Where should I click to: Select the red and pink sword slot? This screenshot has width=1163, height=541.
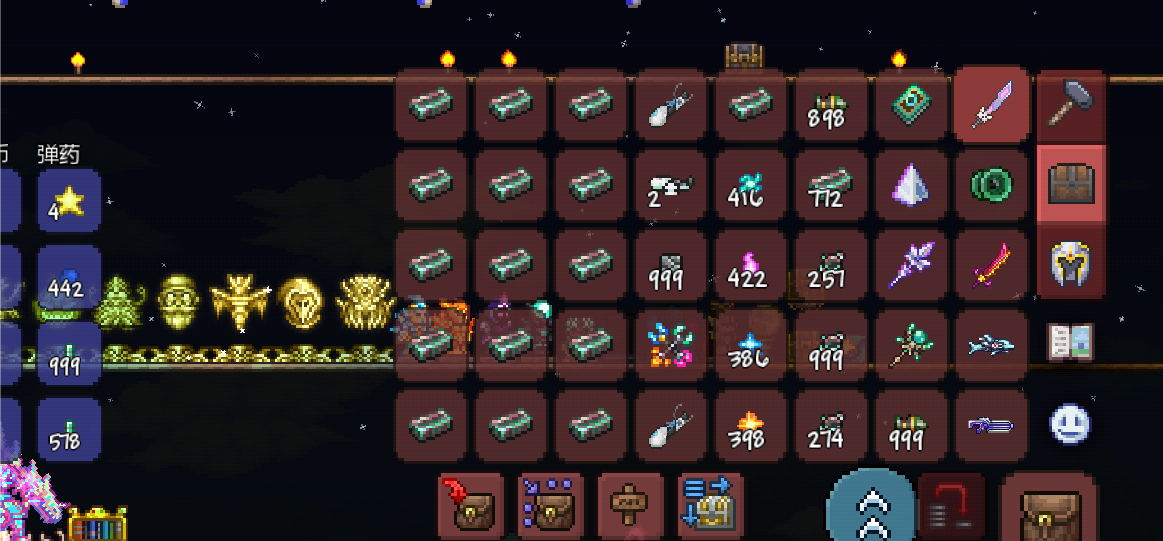[990, 264]
